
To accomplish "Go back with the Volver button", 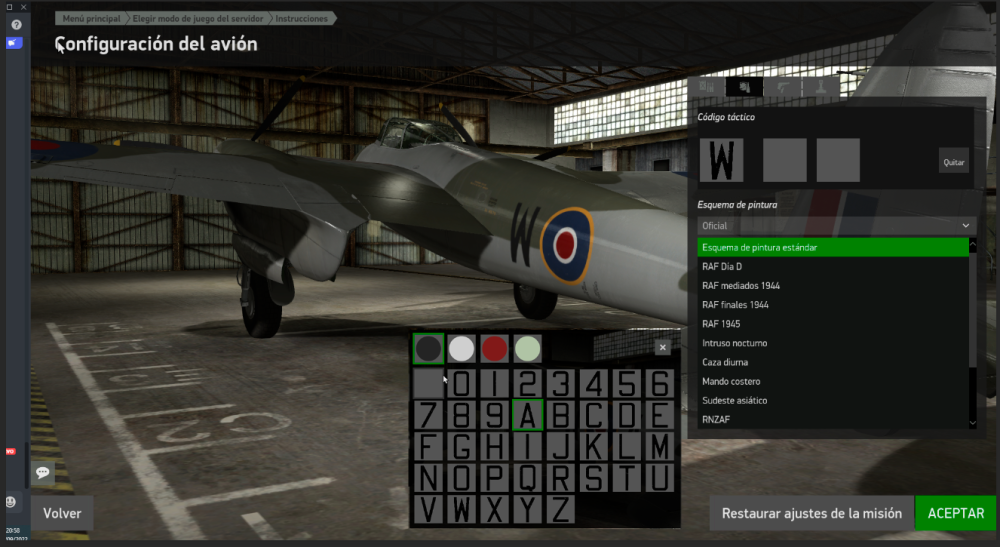I will point(62,513).
